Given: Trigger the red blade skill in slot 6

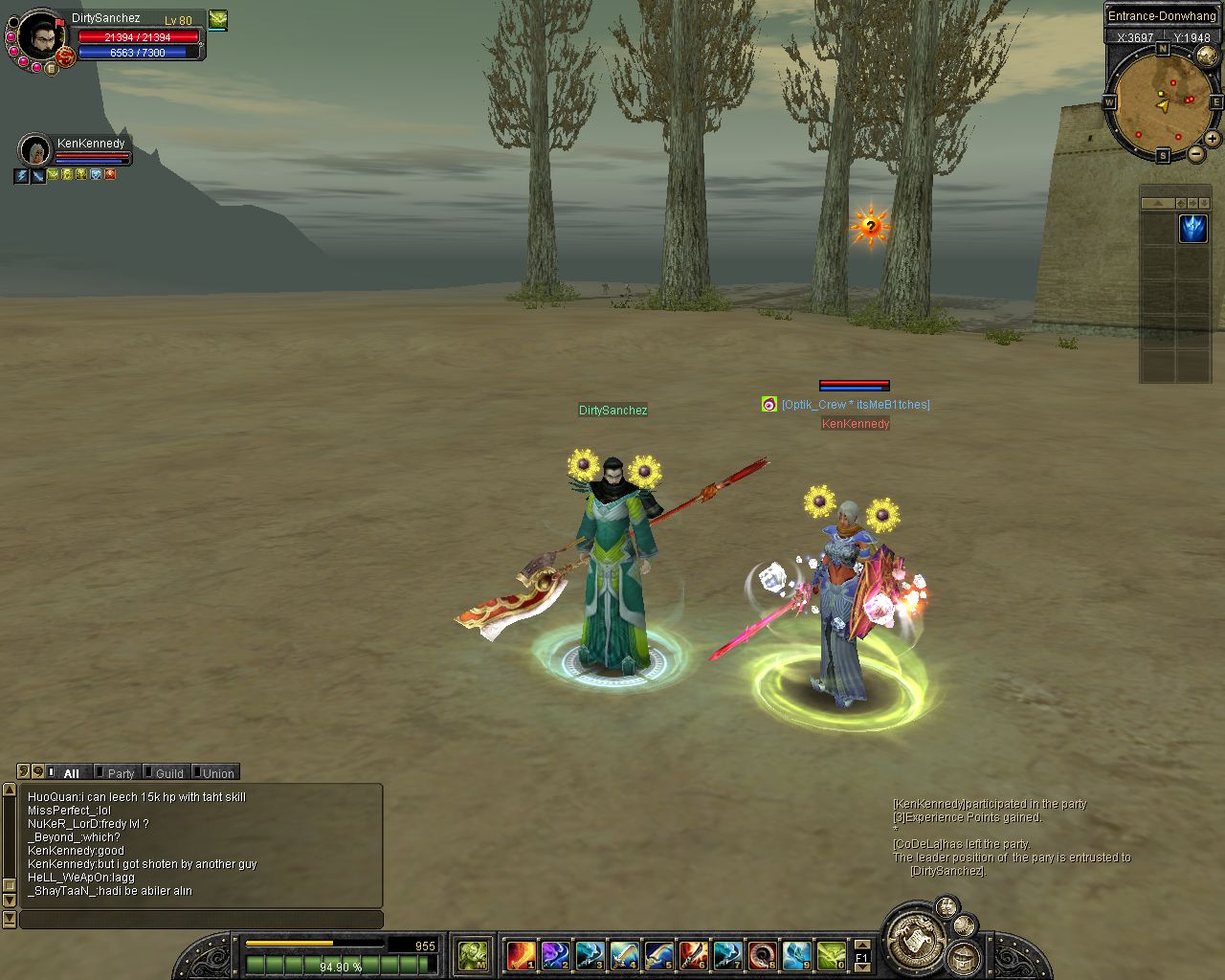Looking at the screenshot, I should [x=694, y=955].
